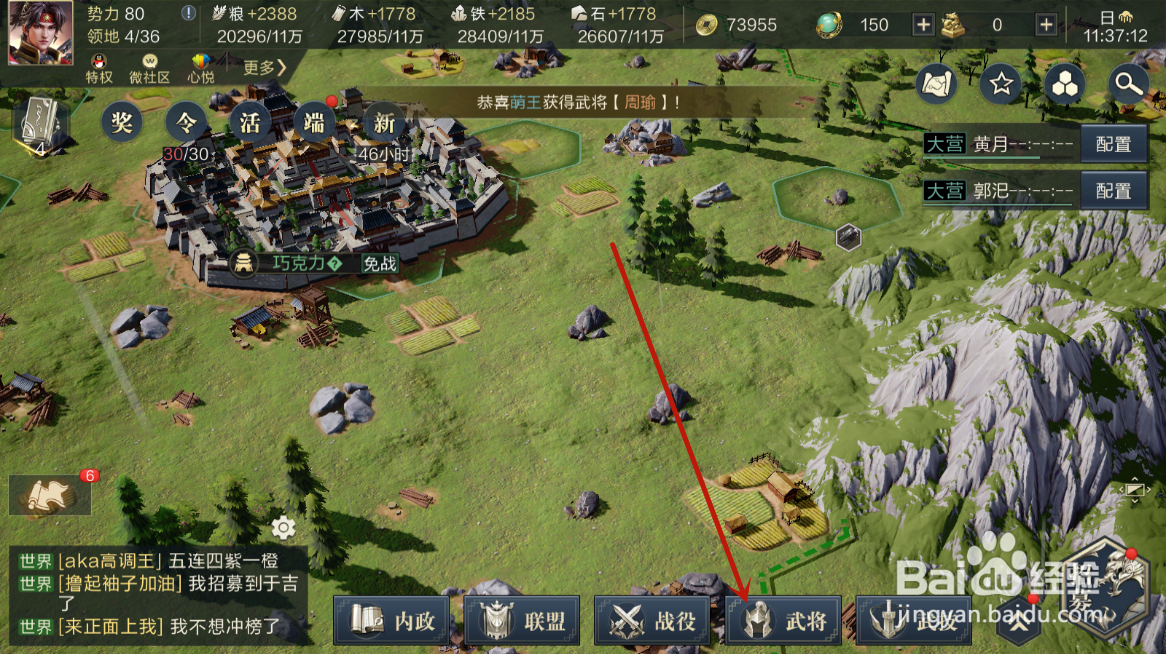
Task: Open the 武将 generals menu
Action: coord(783,621)
